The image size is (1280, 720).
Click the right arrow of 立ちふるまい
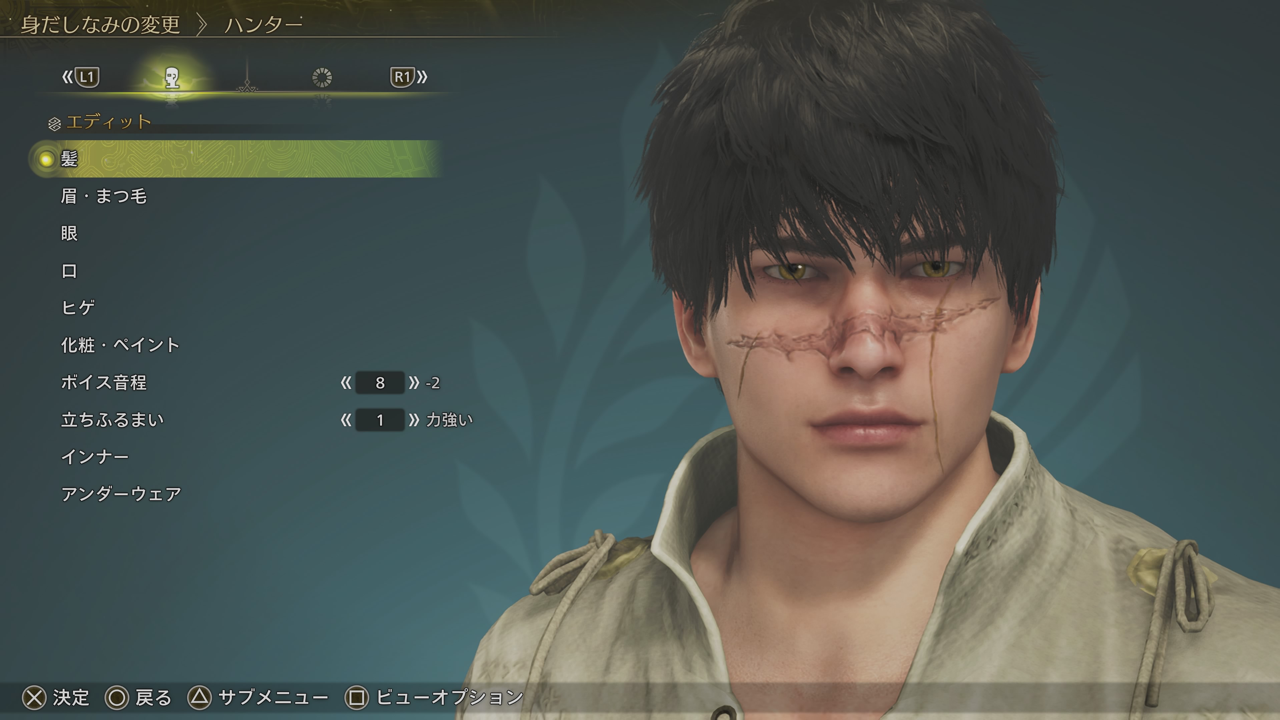point(414,420)
